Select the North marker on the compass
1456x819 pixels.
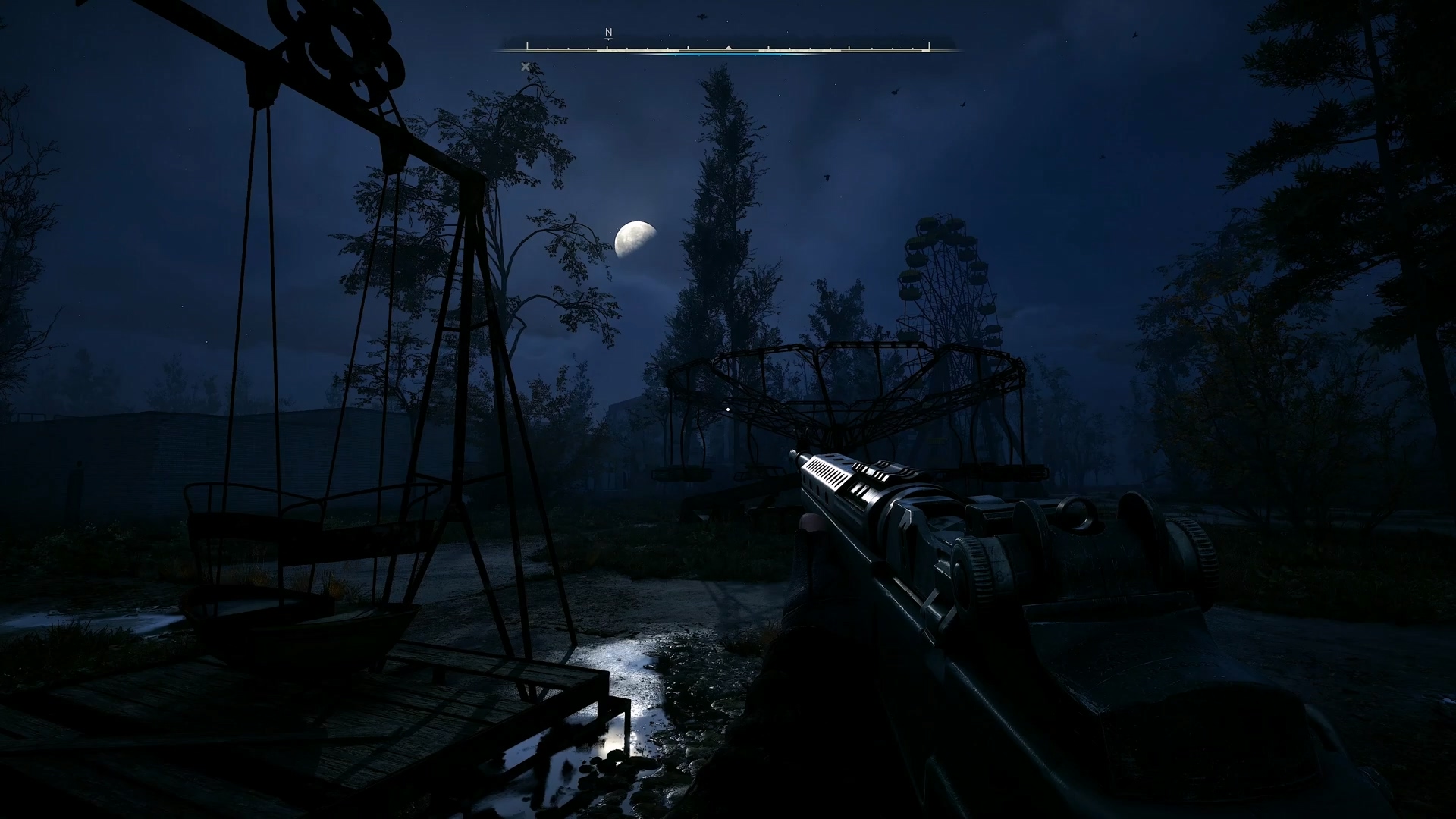[608, 33]
